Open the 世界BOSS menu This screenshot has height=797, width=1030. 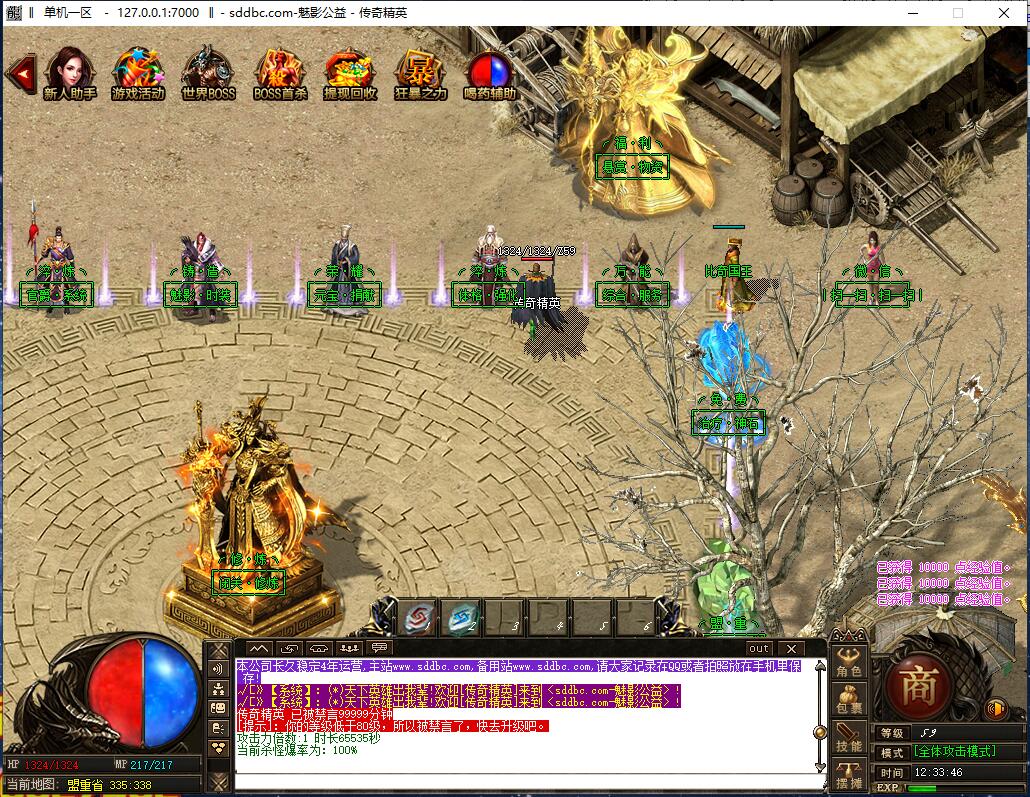point(208,71)
